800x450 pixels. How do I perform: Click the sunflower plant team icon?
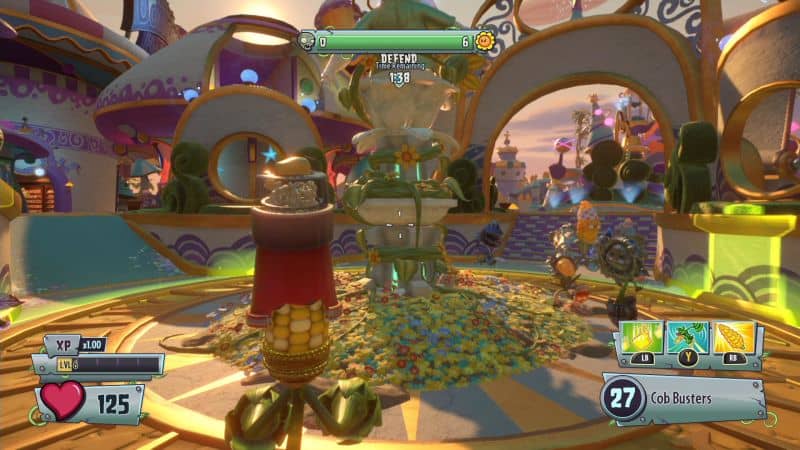(486, 41)
